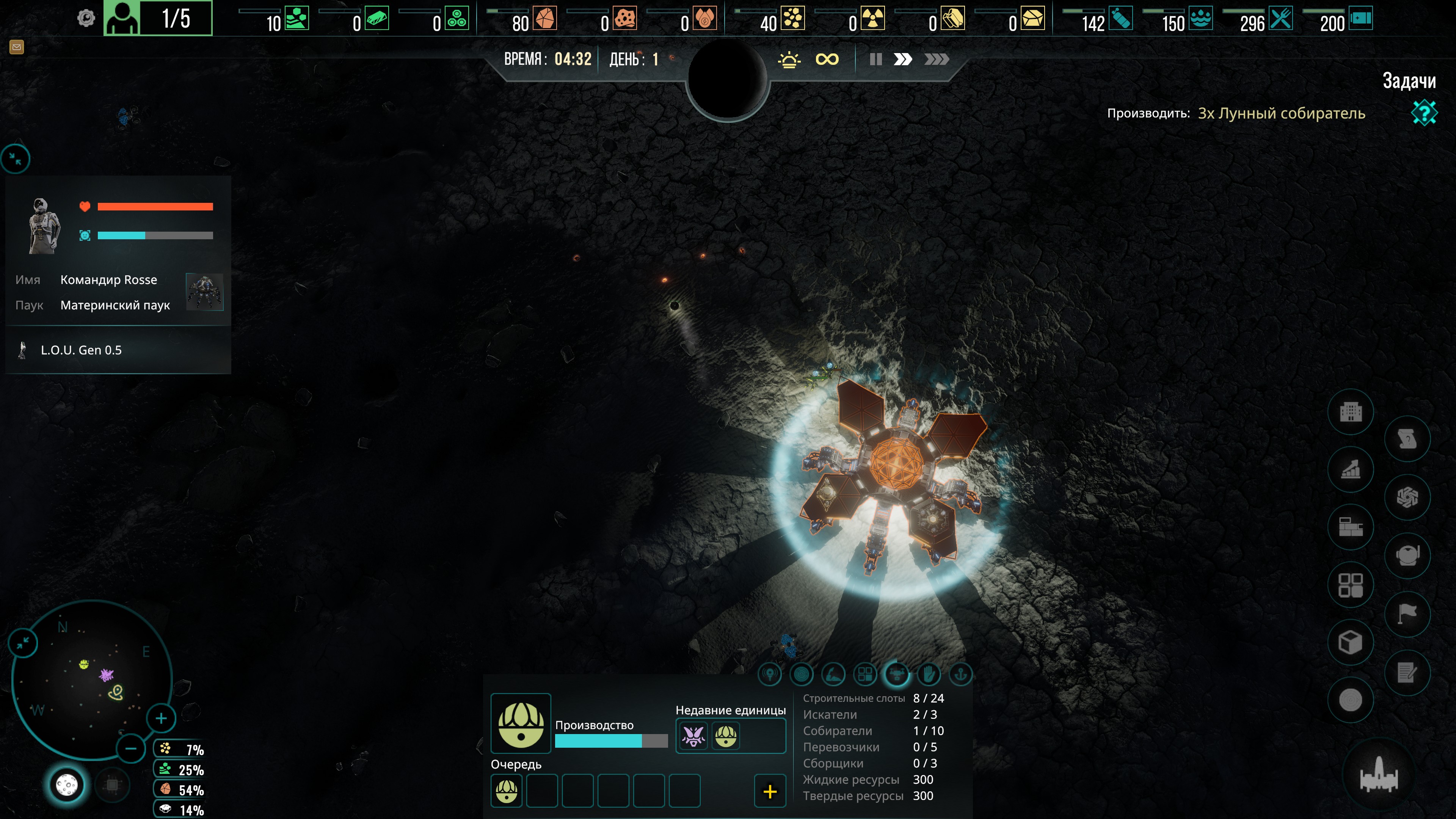The image size is (1456, 819).
Task: Open the drone production tab
Action: (897, 674)
